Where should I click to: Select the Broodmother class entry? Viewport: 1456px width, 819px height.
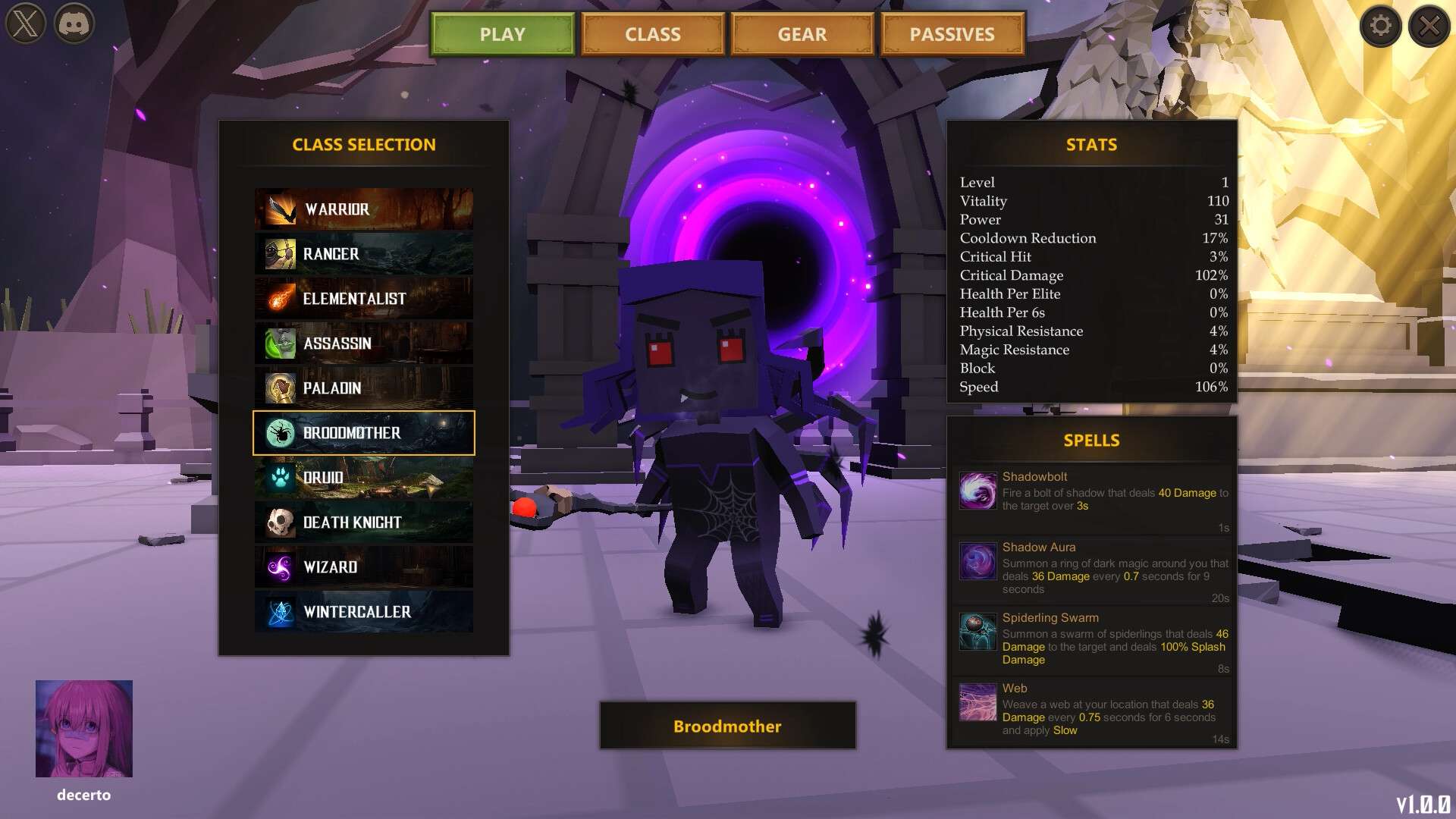(x=364, y=433)
